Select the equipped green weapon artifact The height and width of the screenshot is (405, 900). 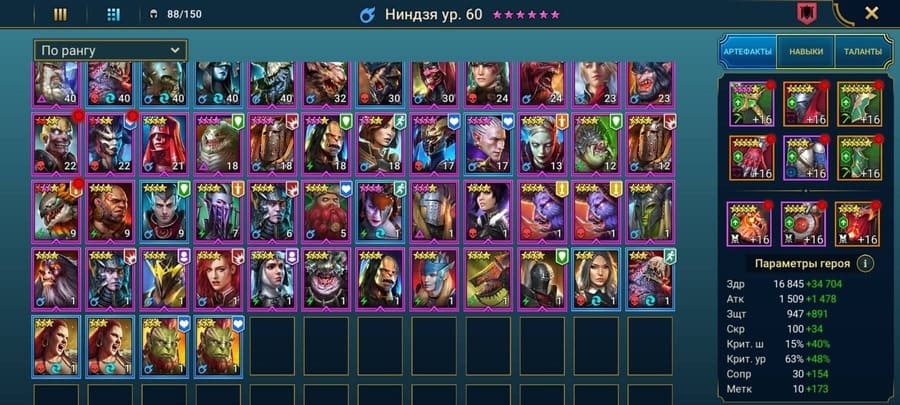tap(751, 103)
